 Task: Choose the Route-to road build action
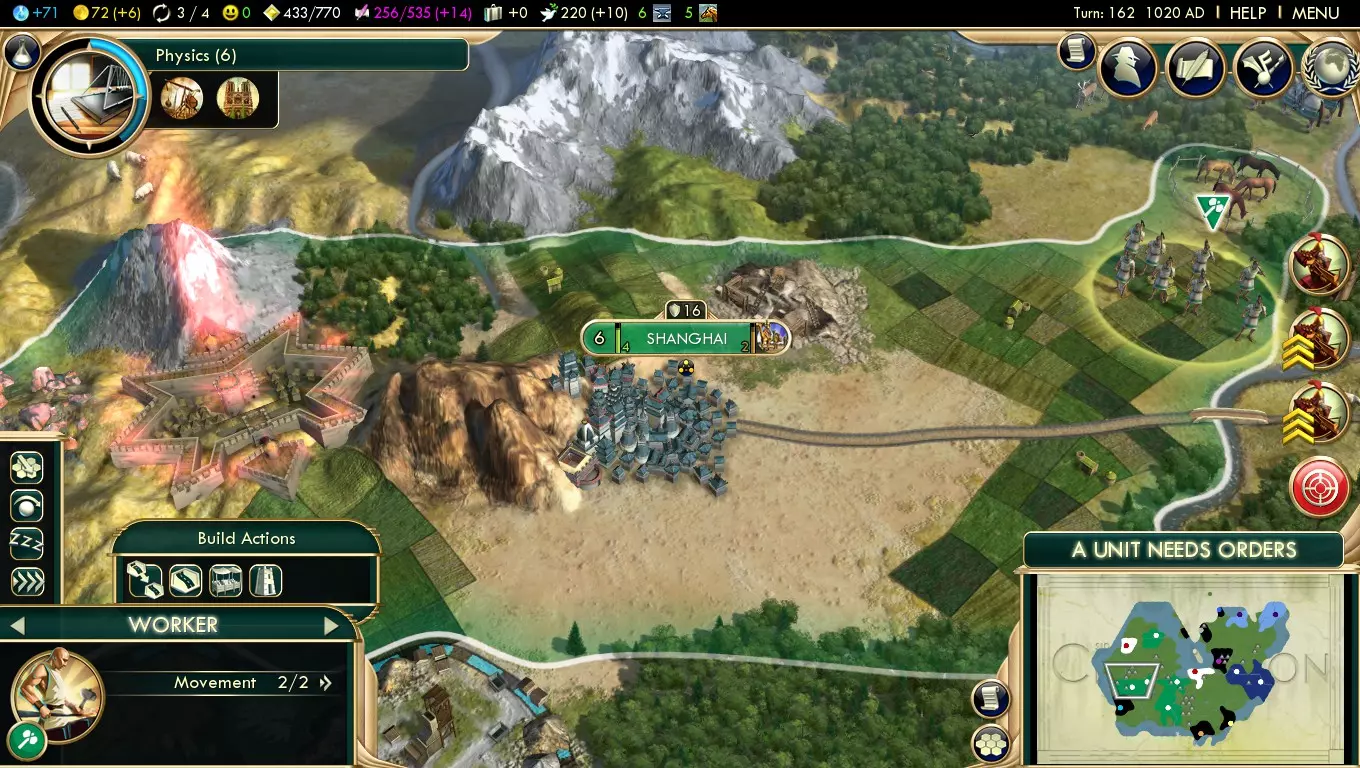(145, 580)
